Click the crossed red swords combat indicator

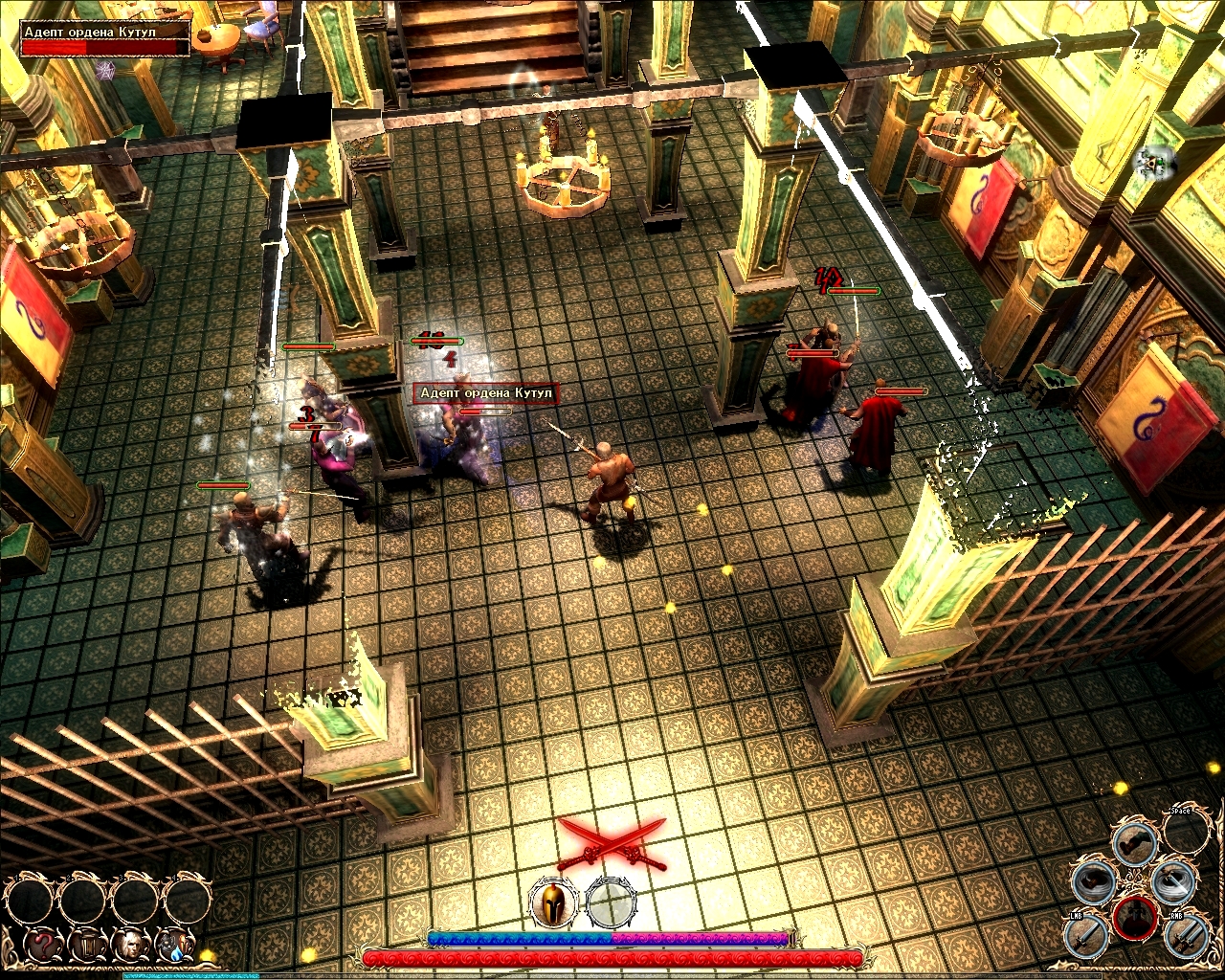pyautogui.click(x=612, y=842)
